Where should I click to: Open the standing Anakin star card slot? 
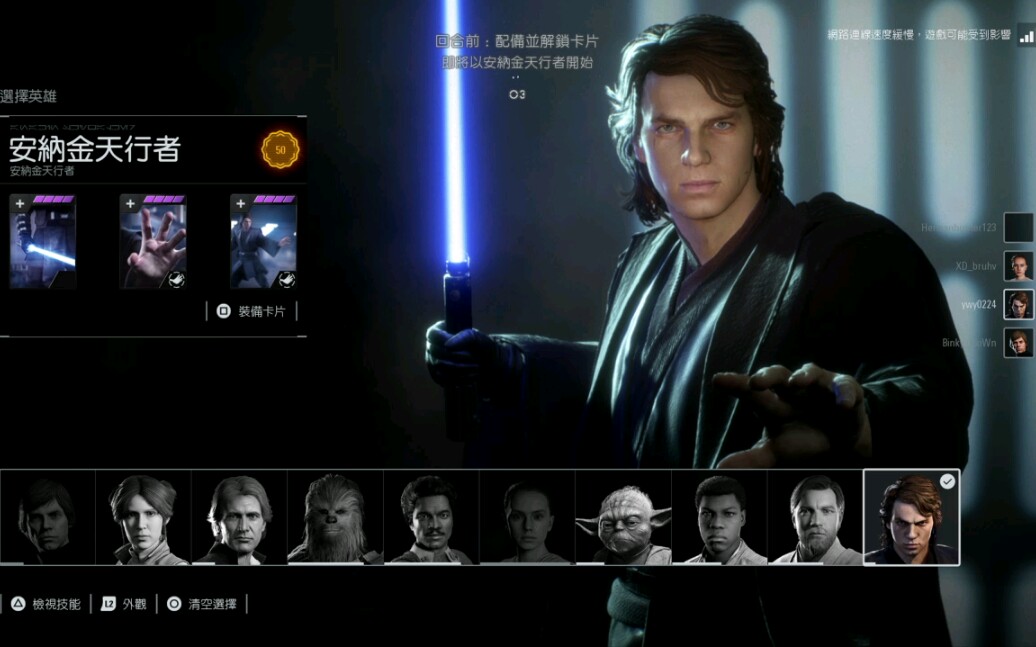263,242
